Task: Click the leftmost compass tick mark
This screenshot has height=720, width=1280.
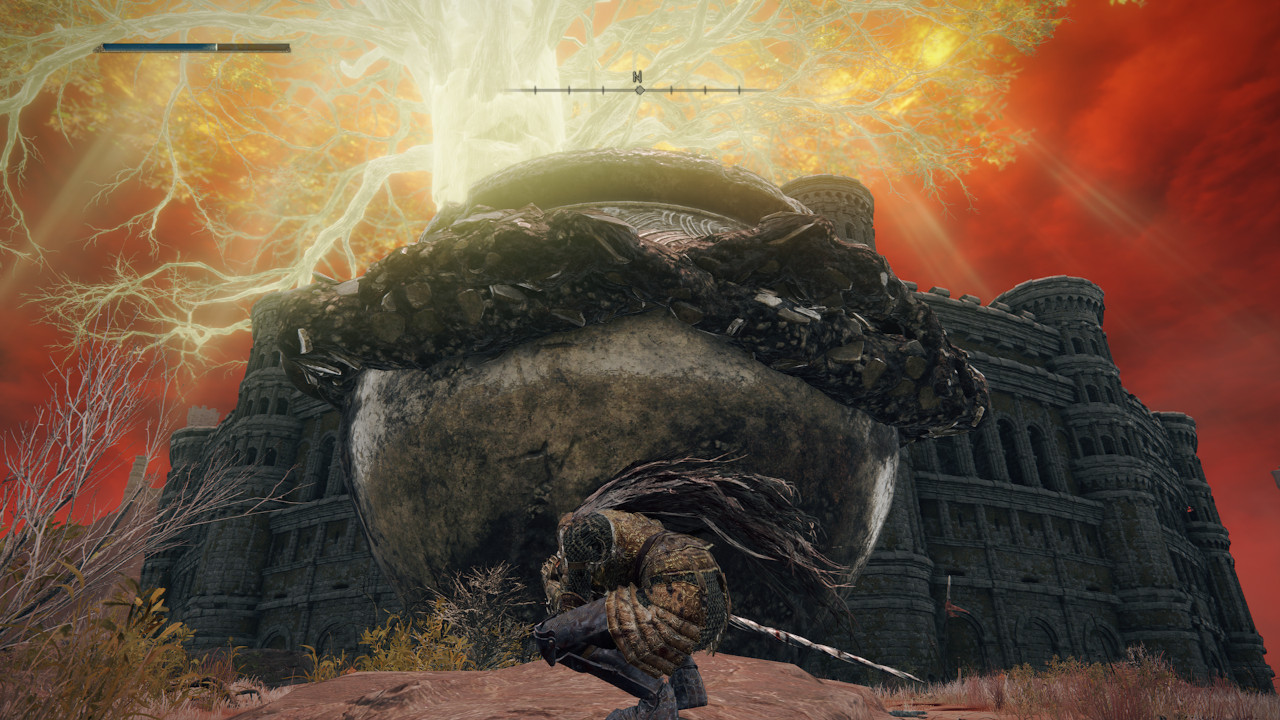Action: [534, 90]
